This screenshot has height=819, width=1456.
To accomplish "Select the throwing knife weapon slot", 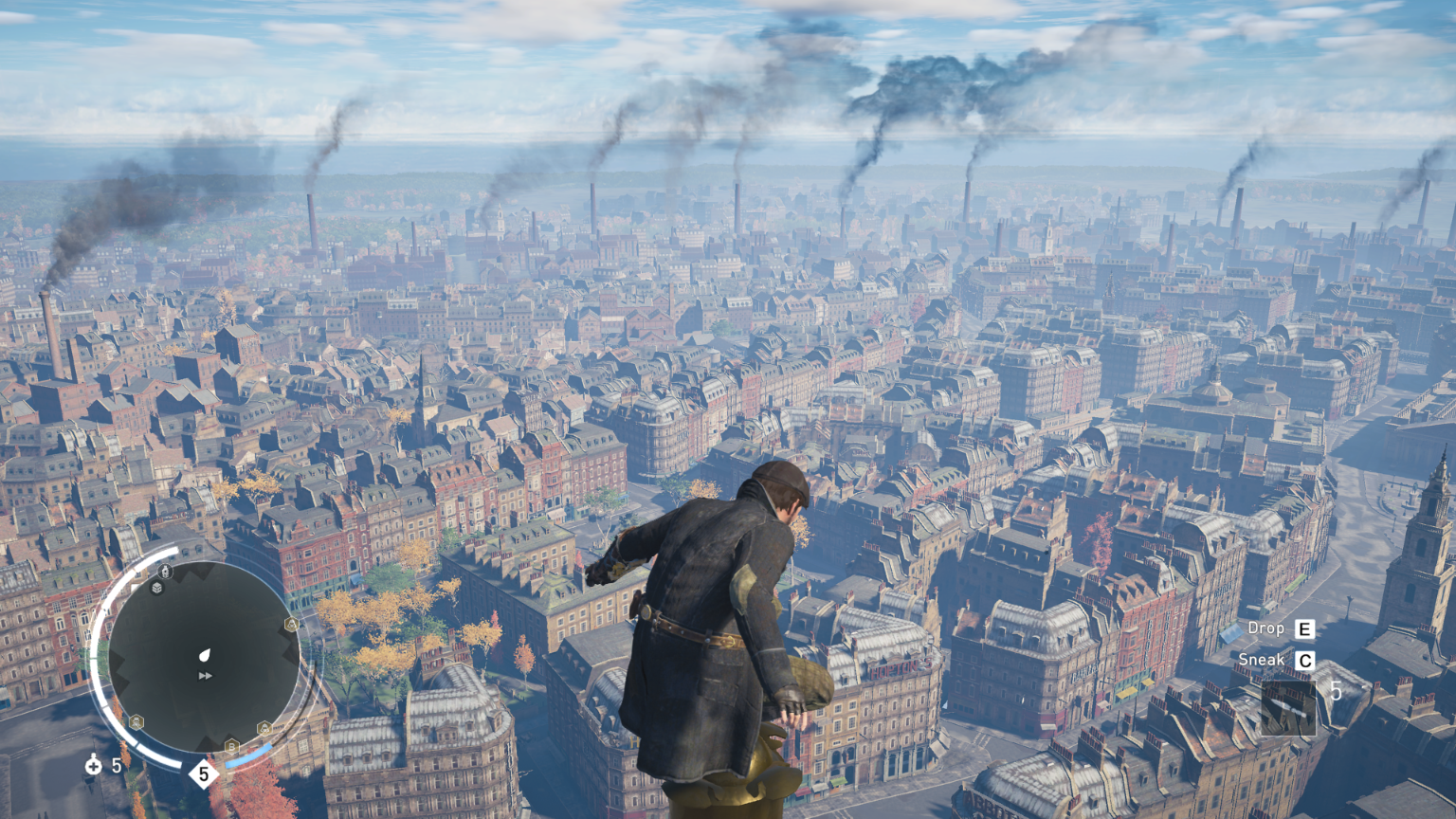I will (1287, 707).
